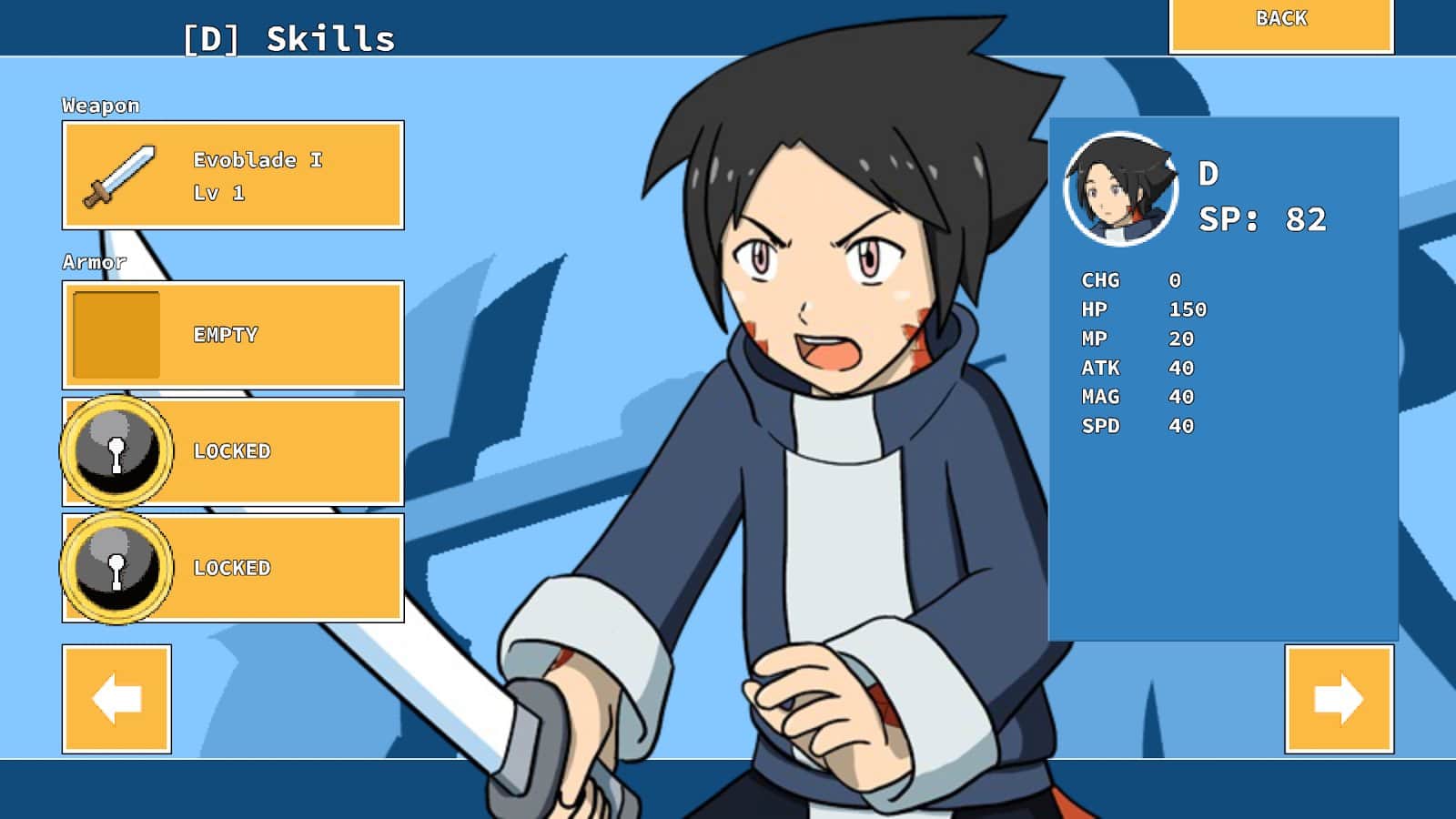Open the EMPTY armor slot

(233, 335)
